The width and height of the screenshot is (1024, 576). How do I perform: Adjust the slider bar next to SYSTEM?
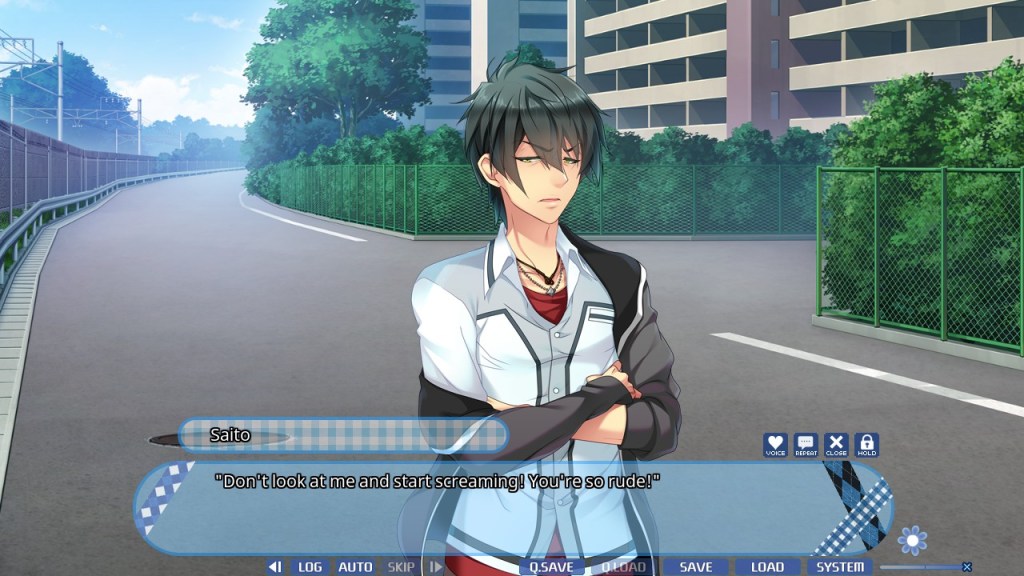[918, 567]
